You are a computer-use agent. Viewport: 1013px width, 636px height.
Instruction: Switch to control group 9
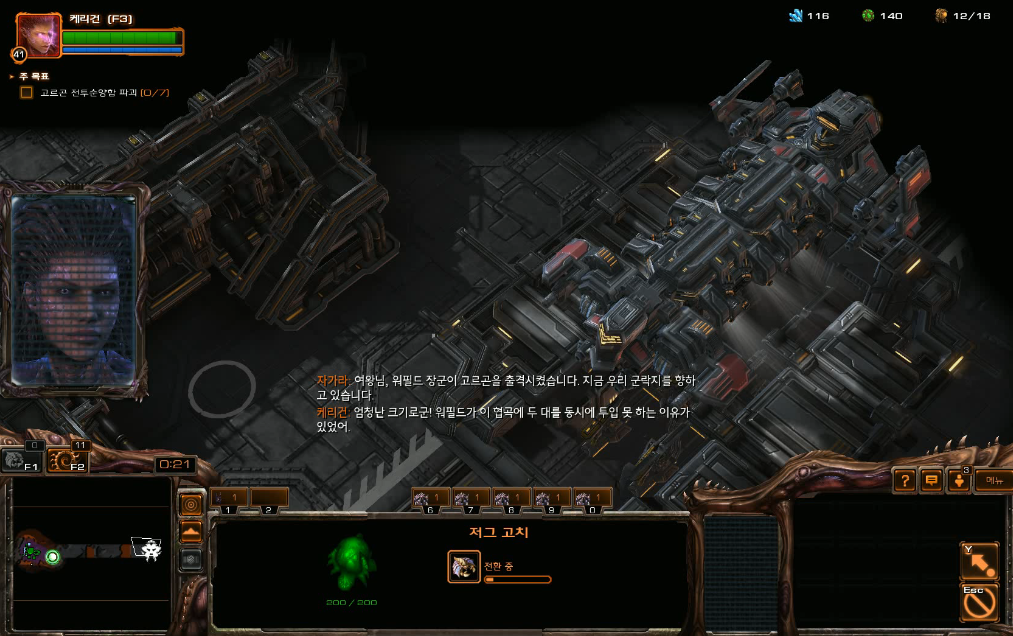[x=551, y=498]
